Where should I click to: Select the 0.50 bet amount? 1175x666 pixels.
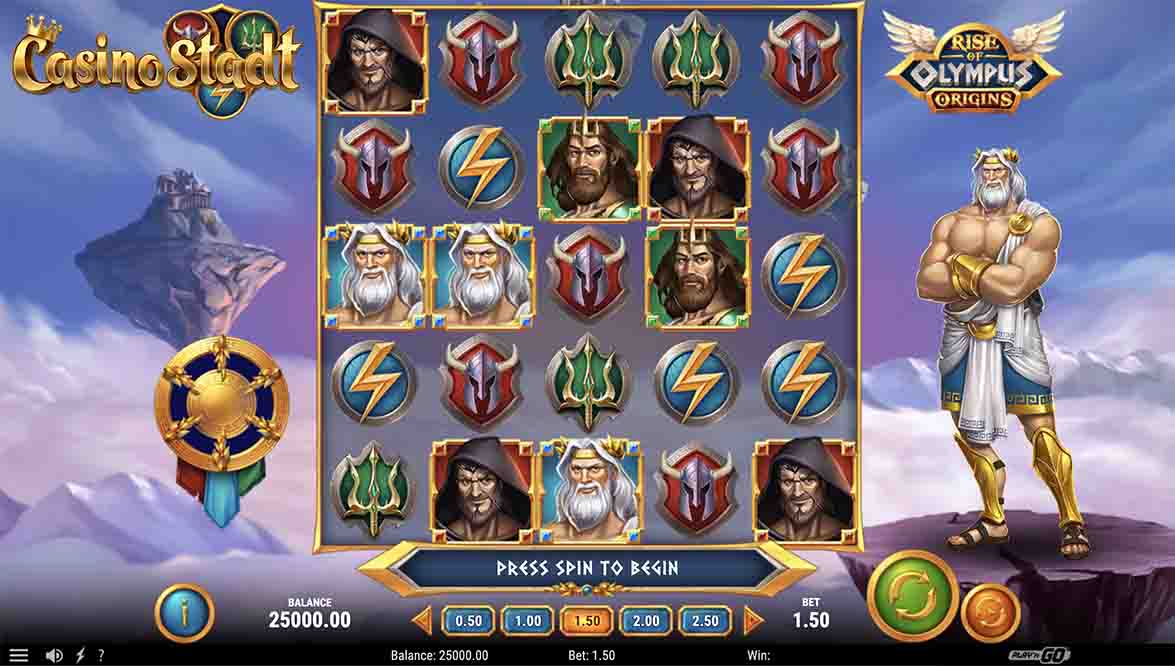pos(469,621)
